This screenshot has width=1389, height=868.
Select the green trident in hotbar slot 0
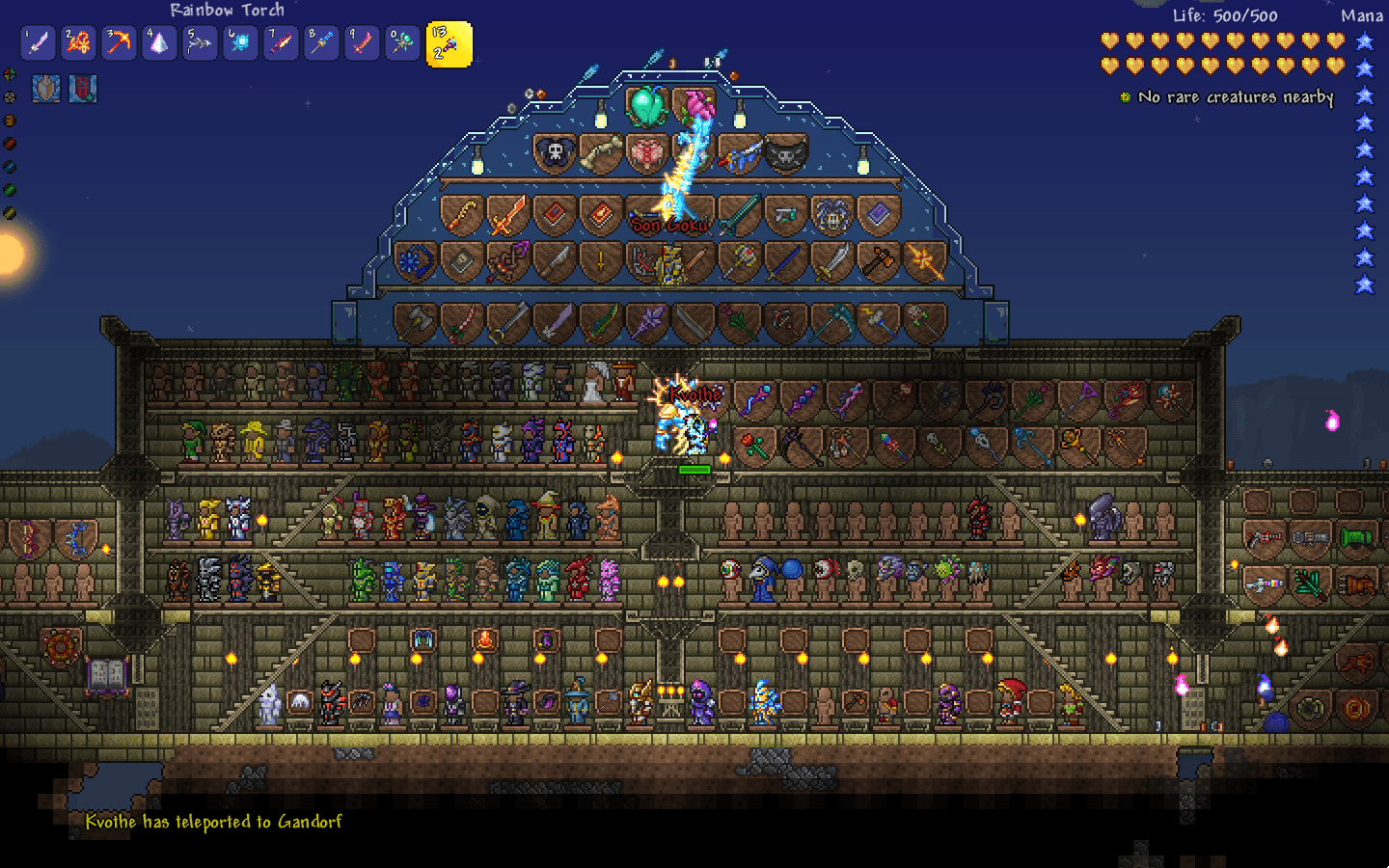point(402,42)
